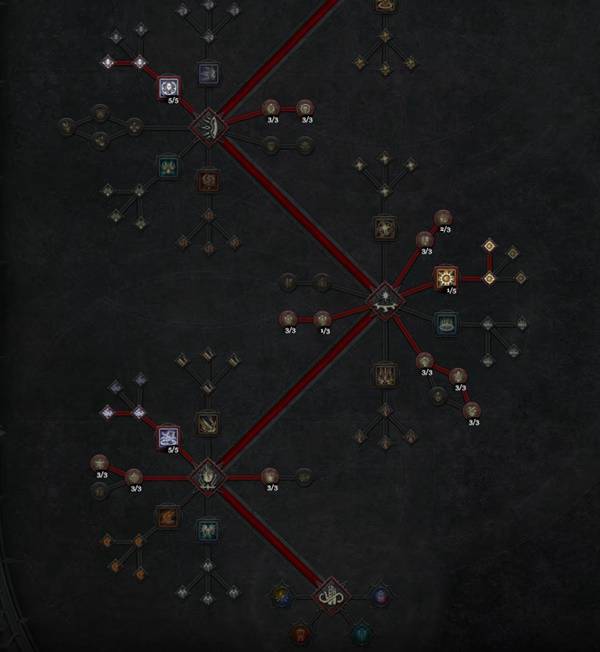Screen dimensions: 600x652
Task: Select the white skull skill ranked 5/5
Action: click(169, 88)
